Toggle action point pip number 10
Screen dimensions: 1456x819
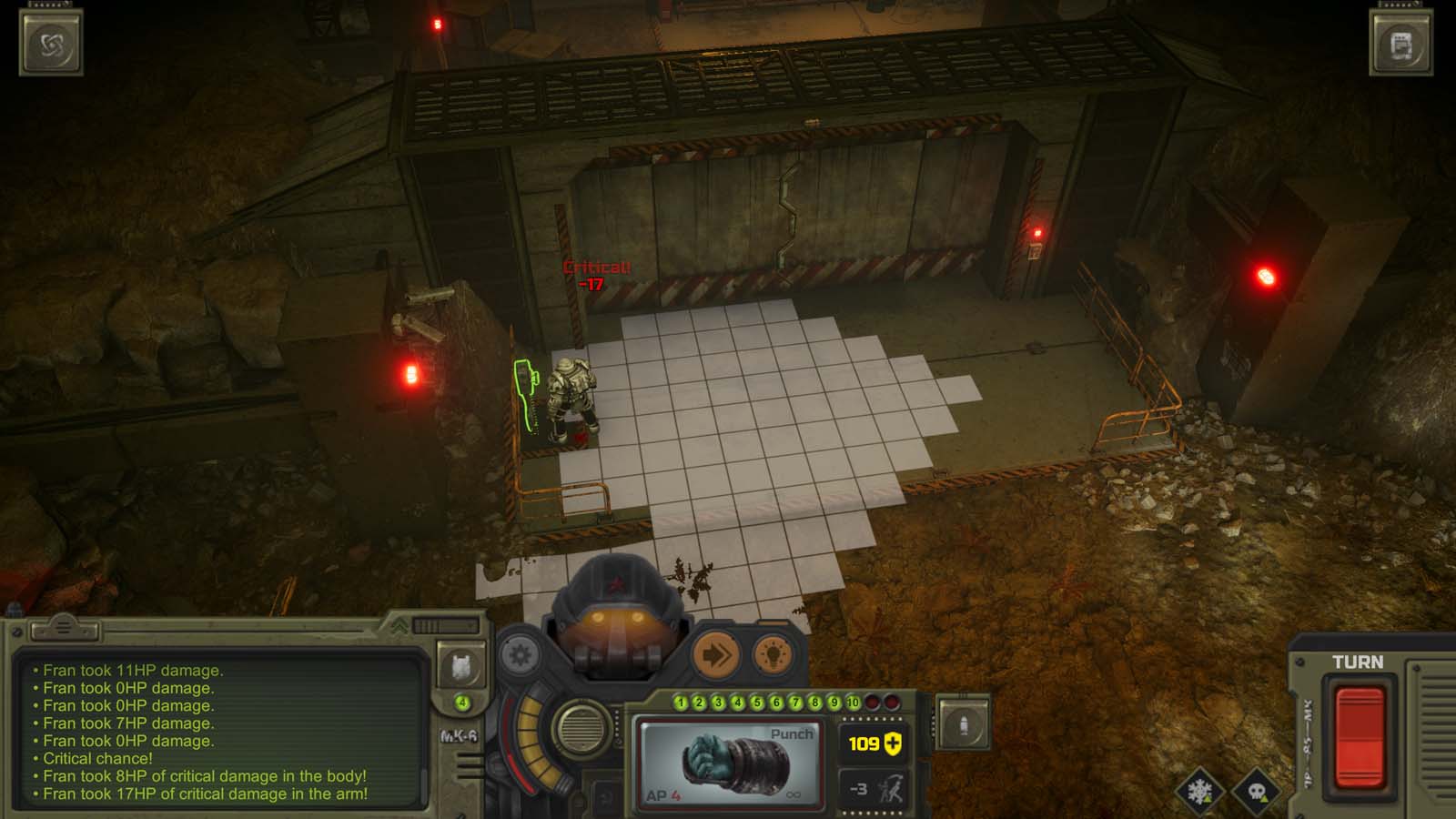click(x=854, y=703)
